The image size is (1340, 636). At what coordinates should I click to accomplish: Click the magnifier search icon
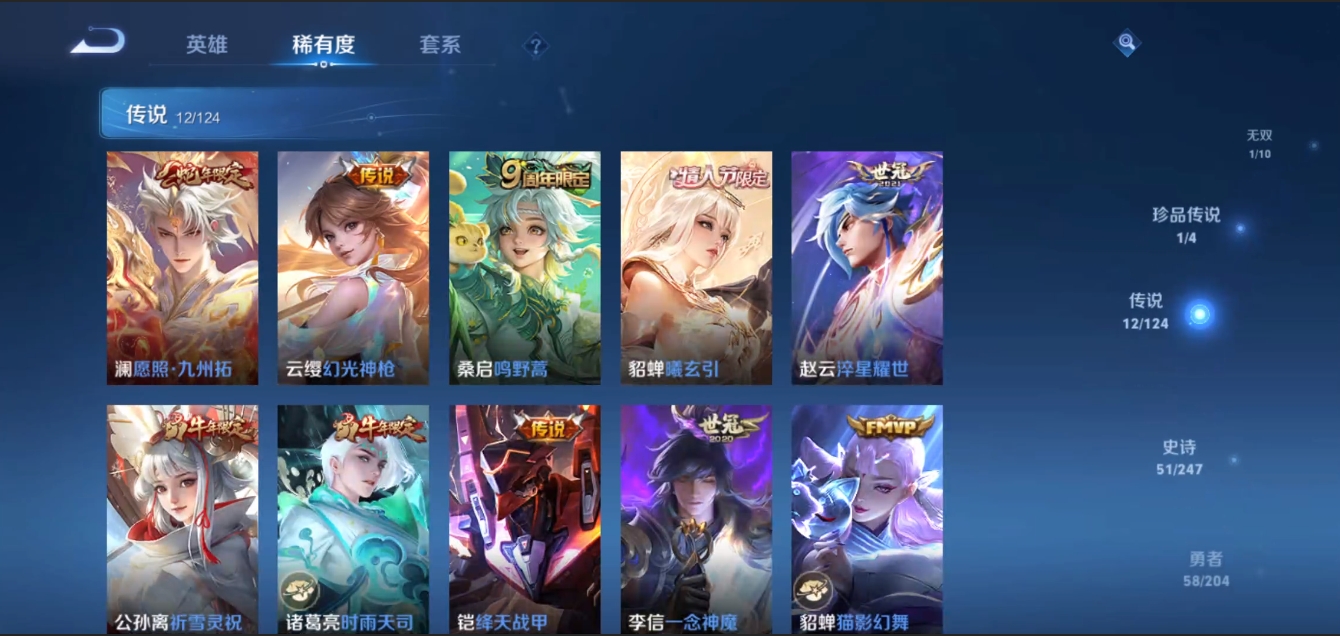(x=1127, y=43)
